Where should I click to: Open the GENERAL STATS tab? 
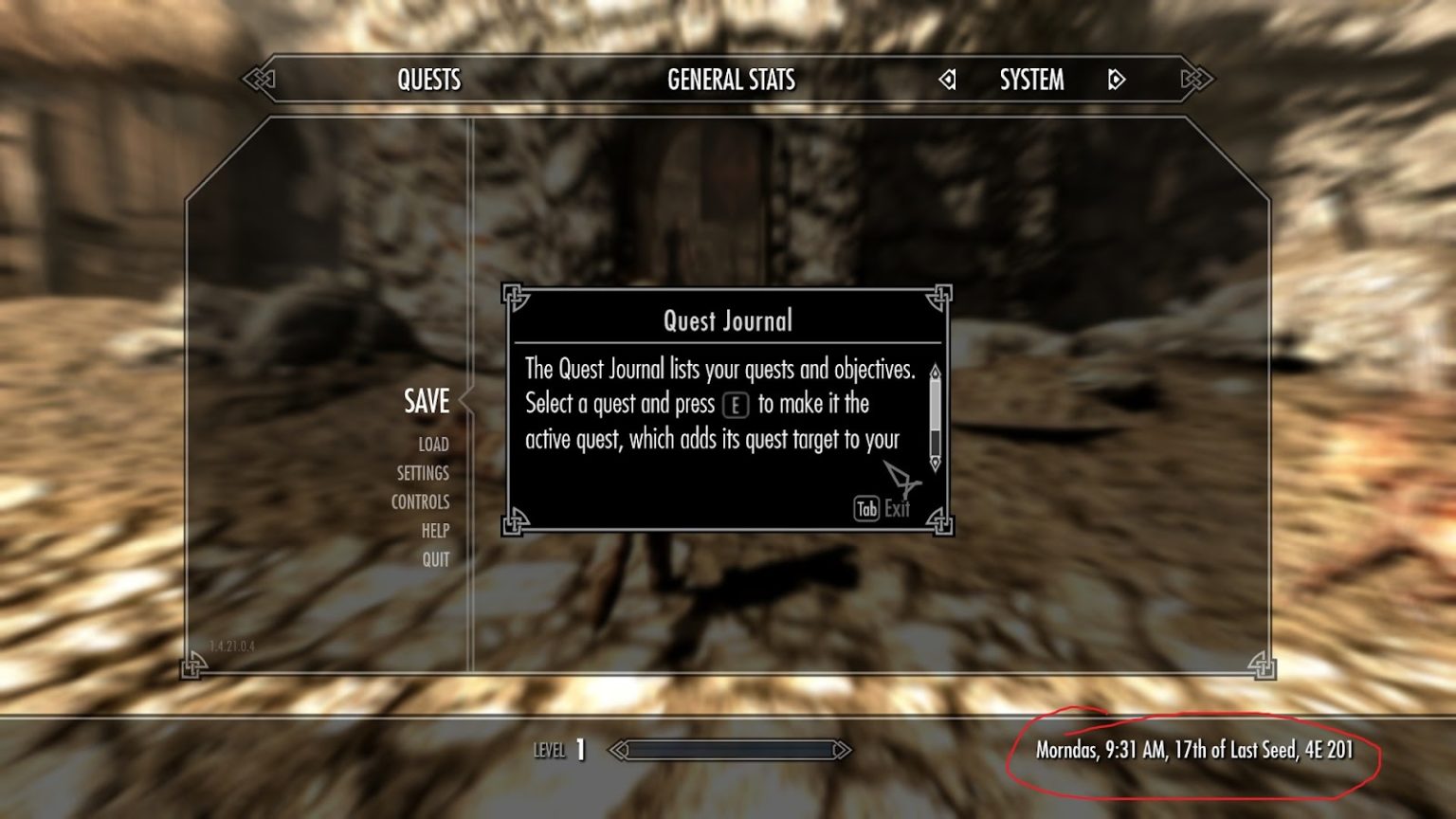coord(731,81)
